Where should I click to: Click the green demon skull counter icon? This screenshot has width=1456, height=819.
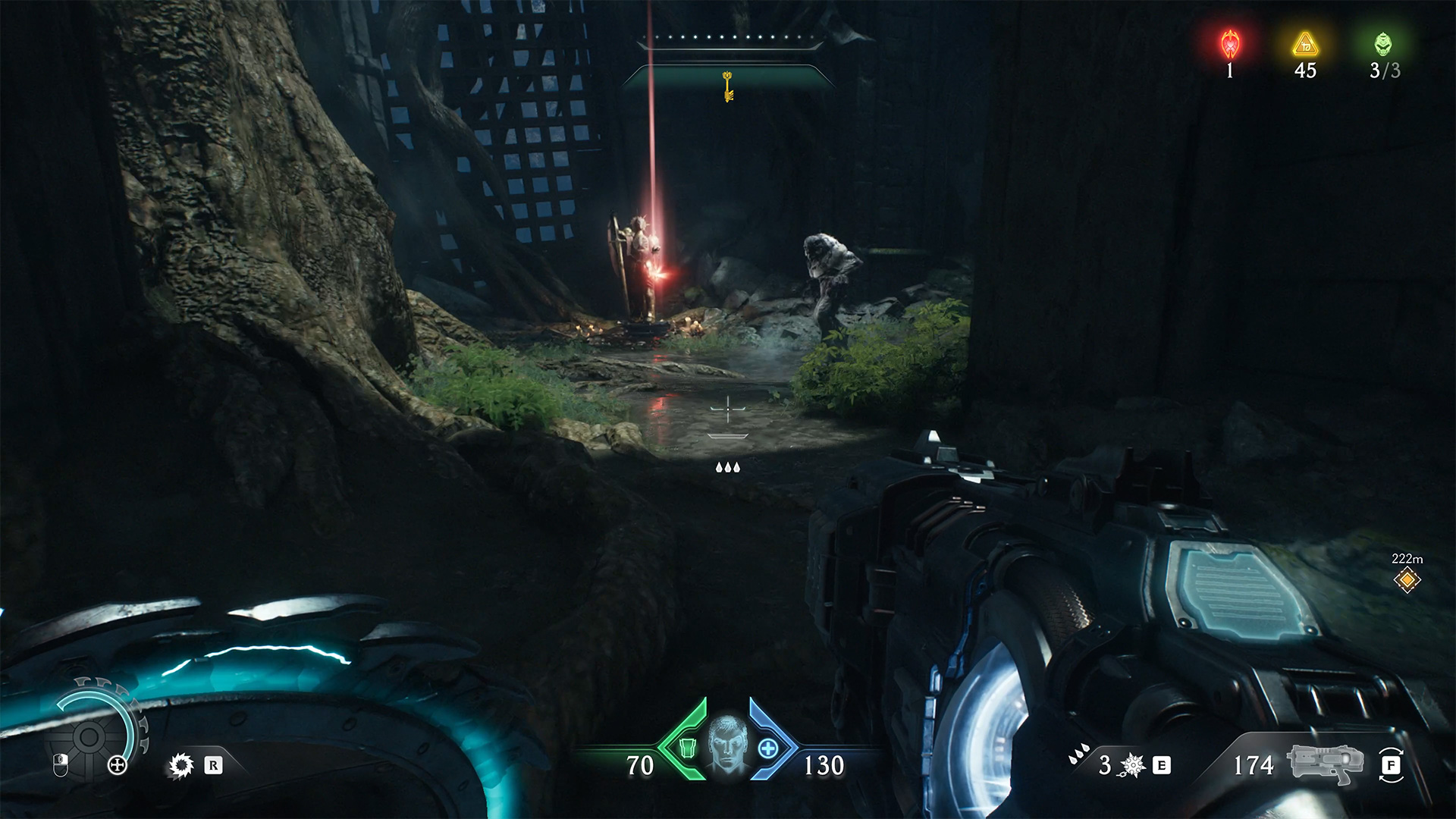tap(1383, 45)
